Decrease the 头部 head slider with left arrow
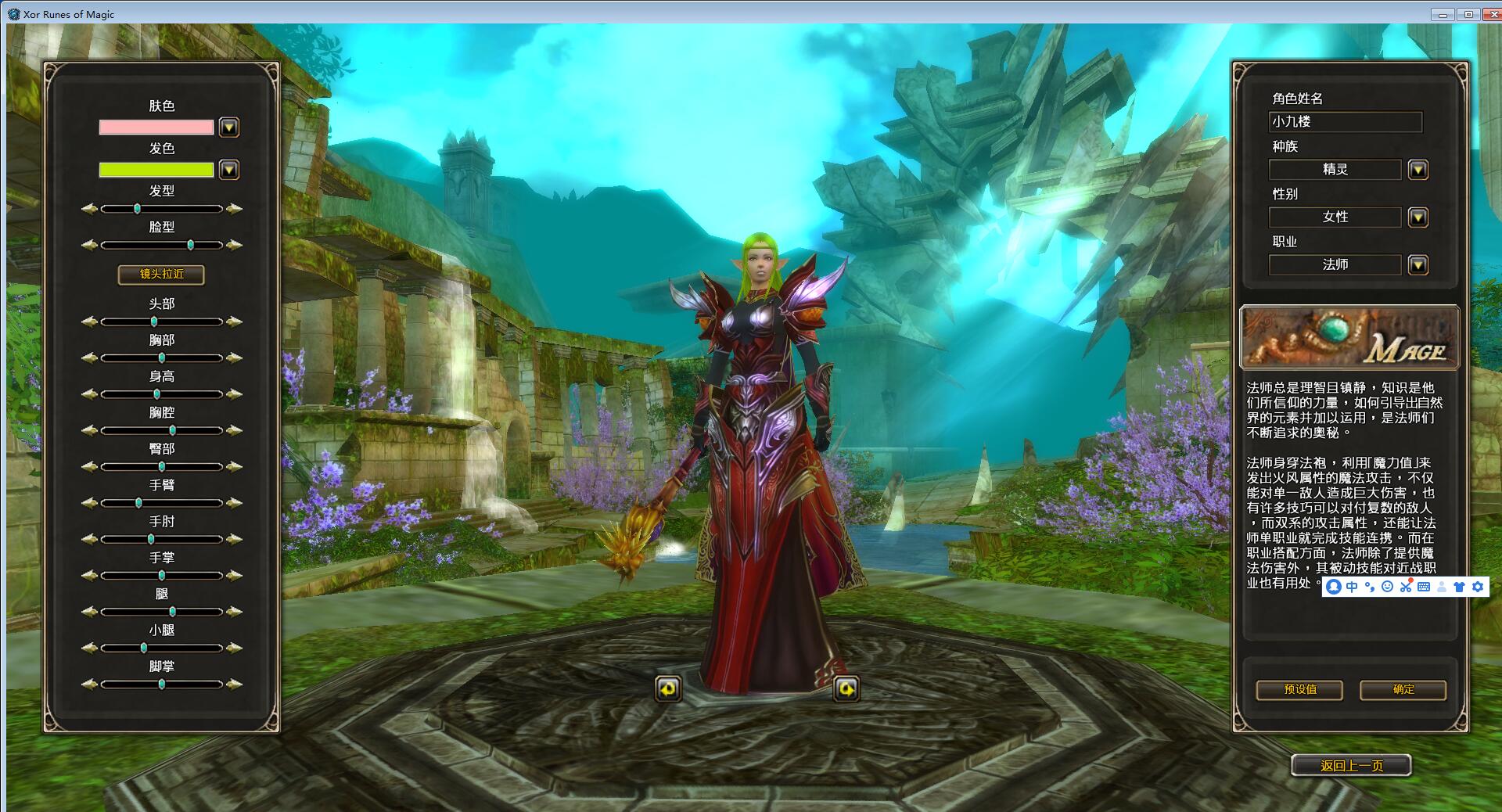Image resolution: width=1502 pixels, height=812 pixels. click(89, 322)
